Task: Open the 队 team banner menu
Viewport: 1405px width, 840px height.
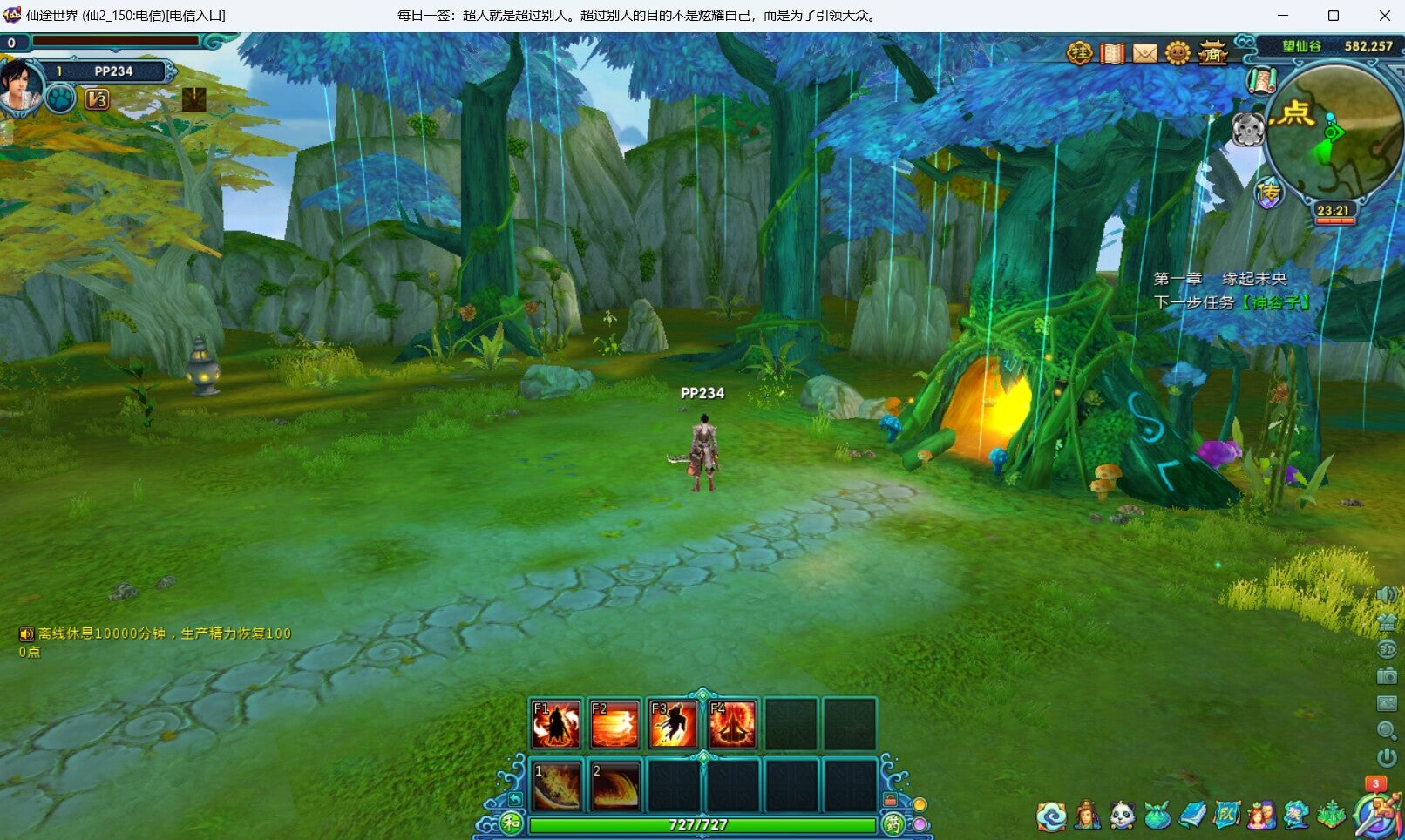Action: coord(1226,816)
